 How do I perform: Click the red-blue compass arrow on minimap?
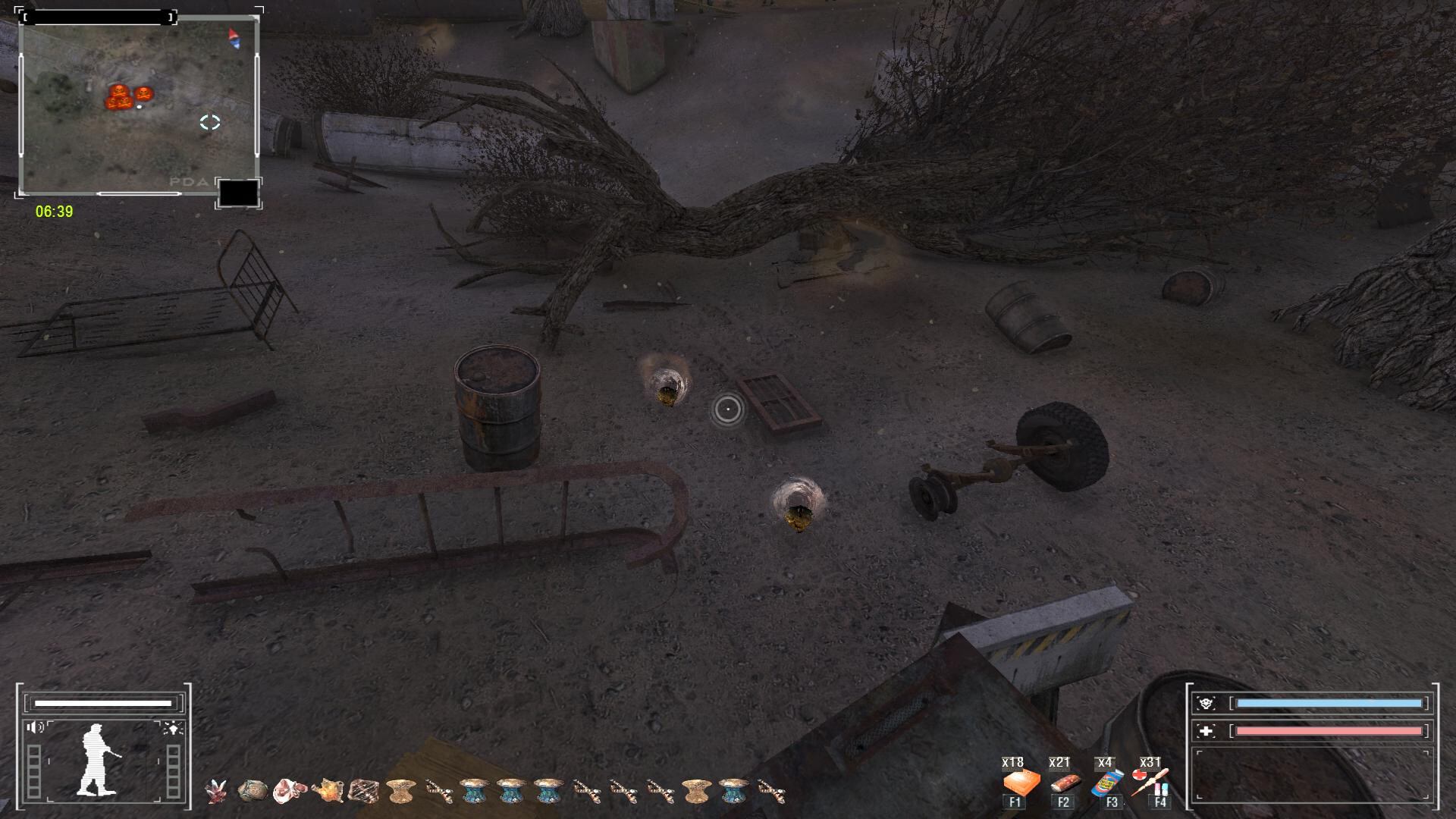point(234,39)
